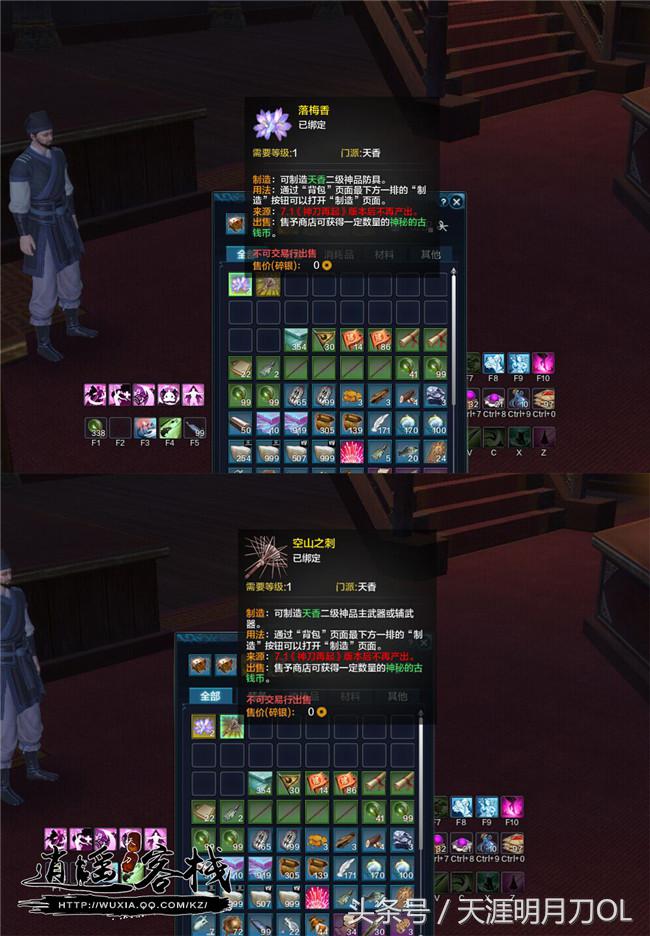The image size is (650, 936).
Task: Open the 其他 tab below the 落梅香 tooltip
Action: tap(430, 255)
